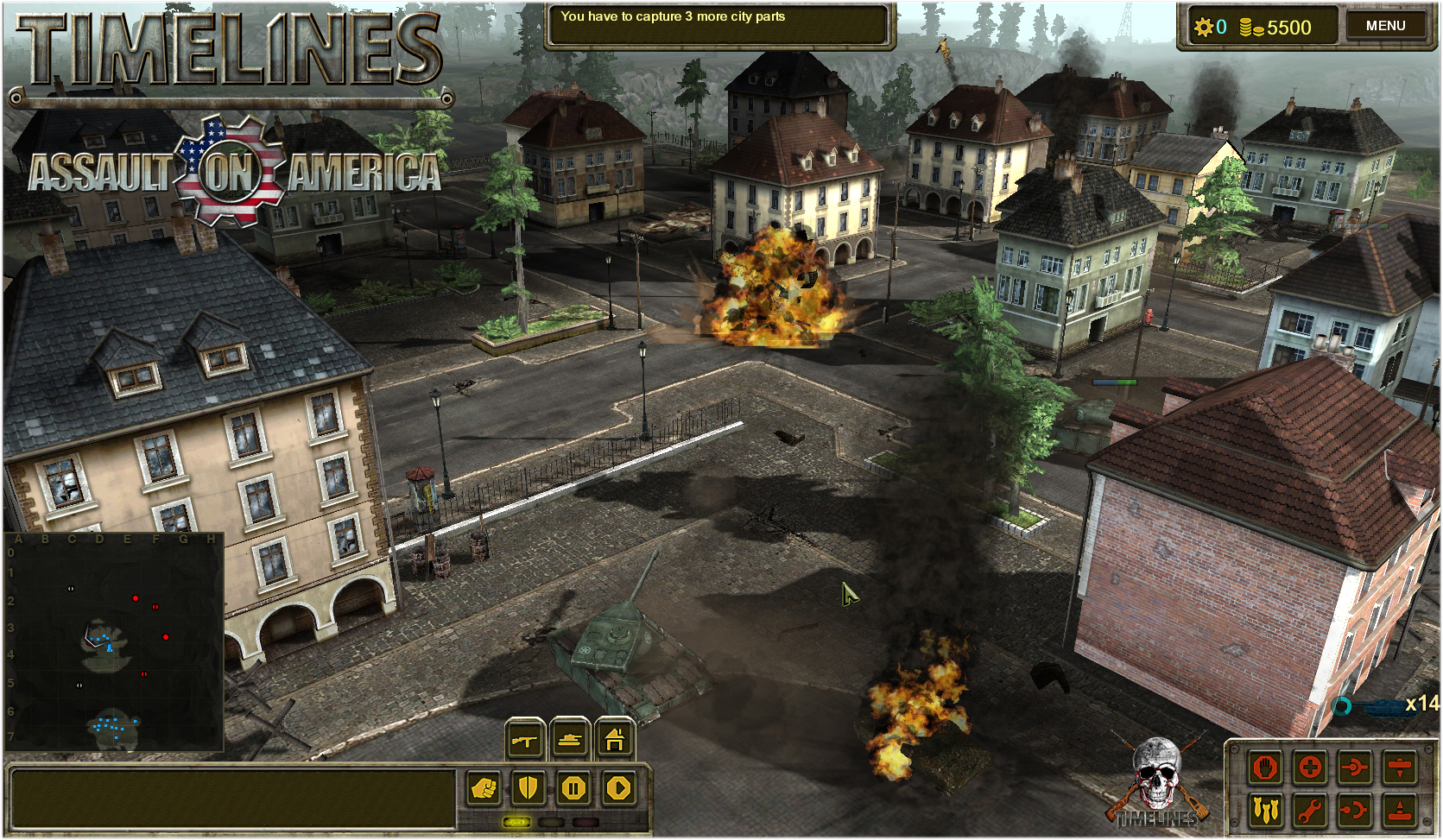Resume gameplay with the octagon play control
Screen dimensions: 1443x840
[x=619, y=787]
